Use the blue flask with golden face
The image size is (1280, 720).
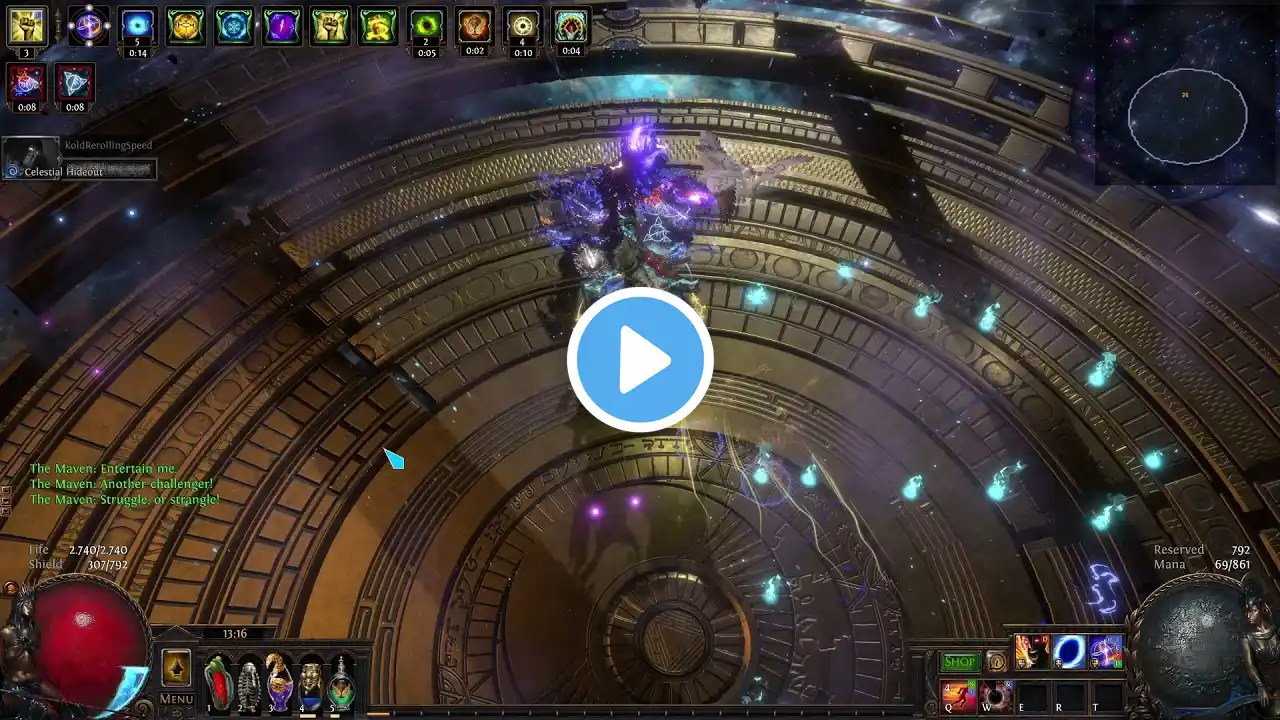click(311, 683)
